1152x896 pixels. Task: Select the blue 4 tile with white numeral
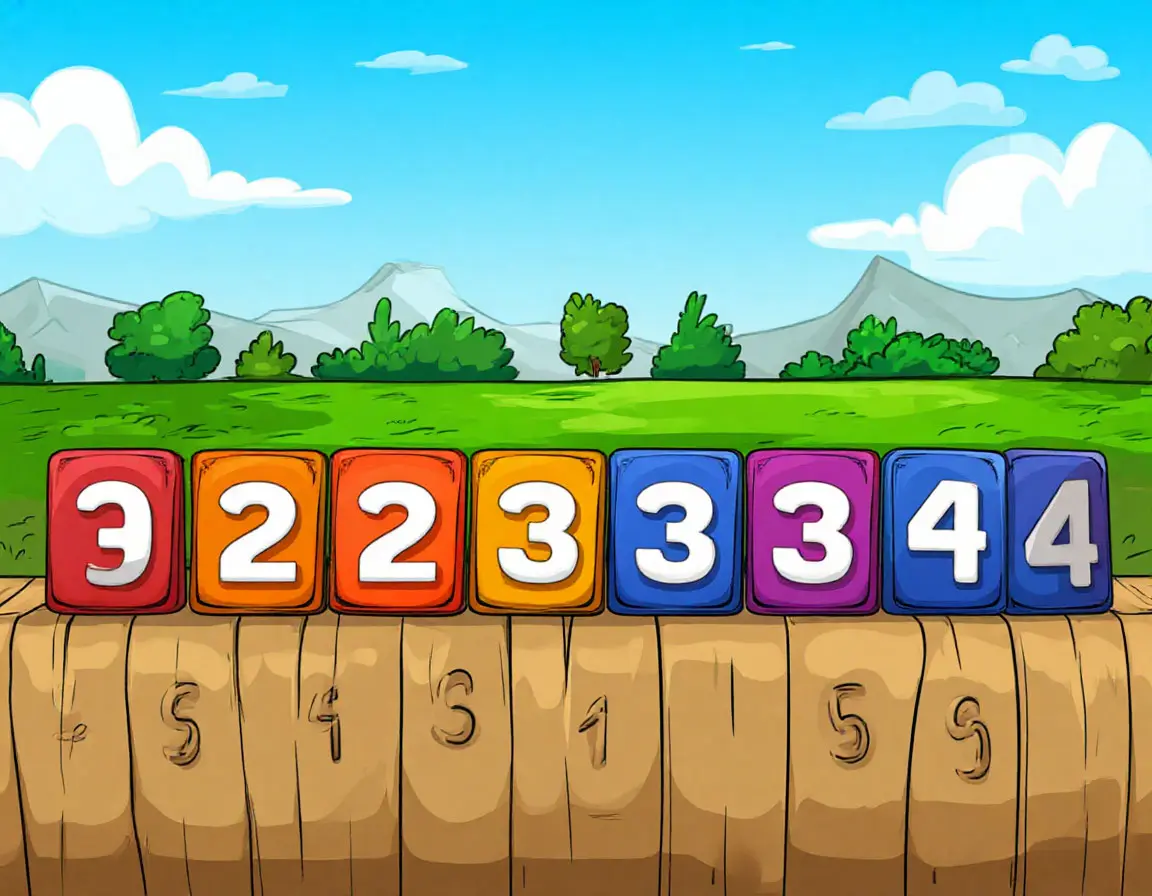[x=945, y=531]
